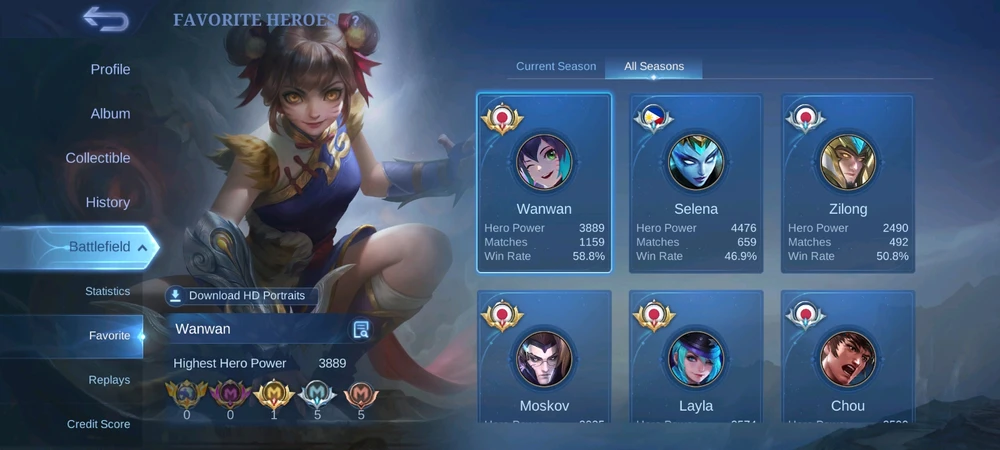Open the Replays page
The width and height of the screenshot is (1000, 450).
coord(109,380)
